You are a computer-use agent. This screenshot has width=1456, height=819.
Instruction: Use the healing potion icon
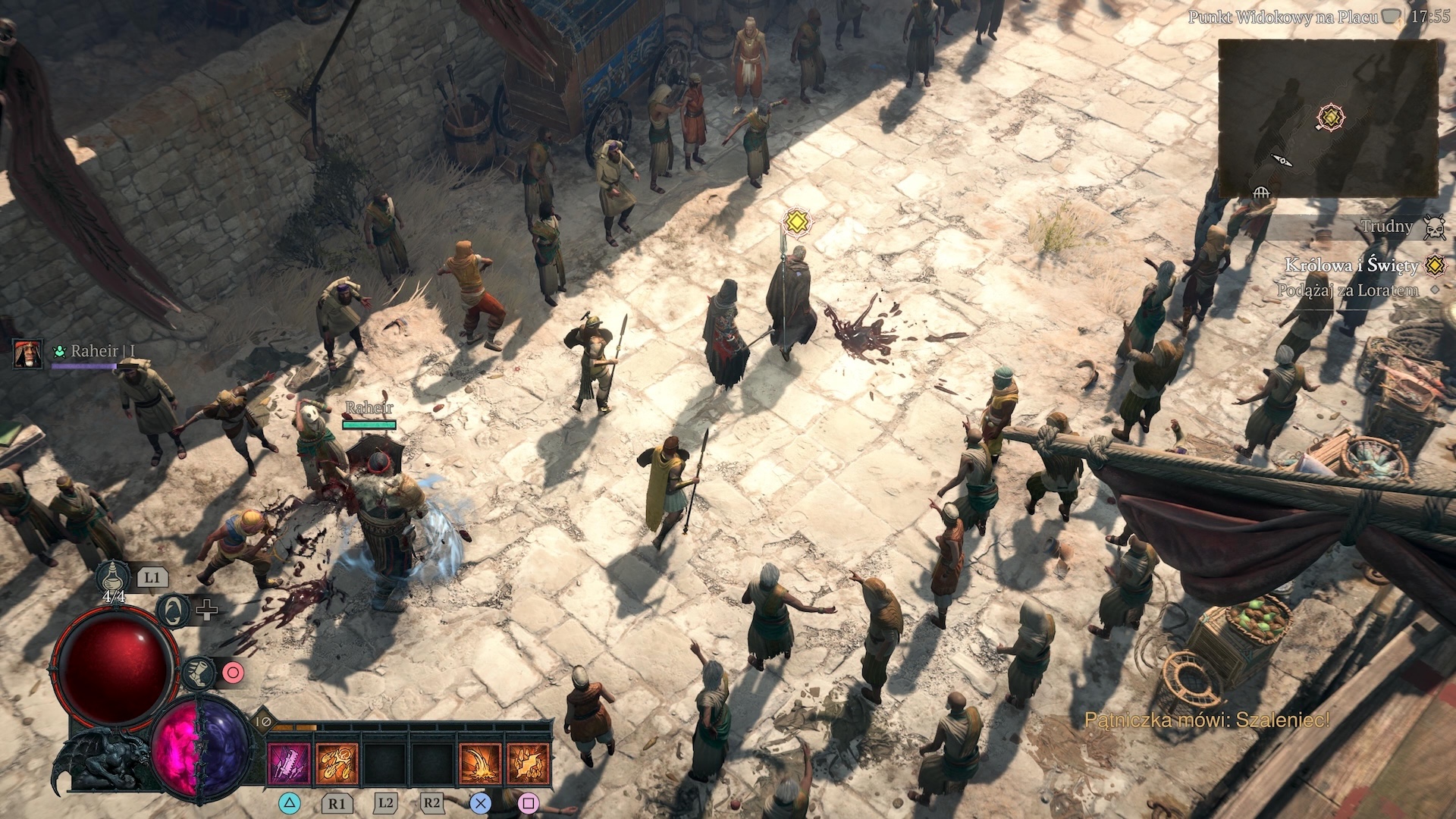point(112,578)
